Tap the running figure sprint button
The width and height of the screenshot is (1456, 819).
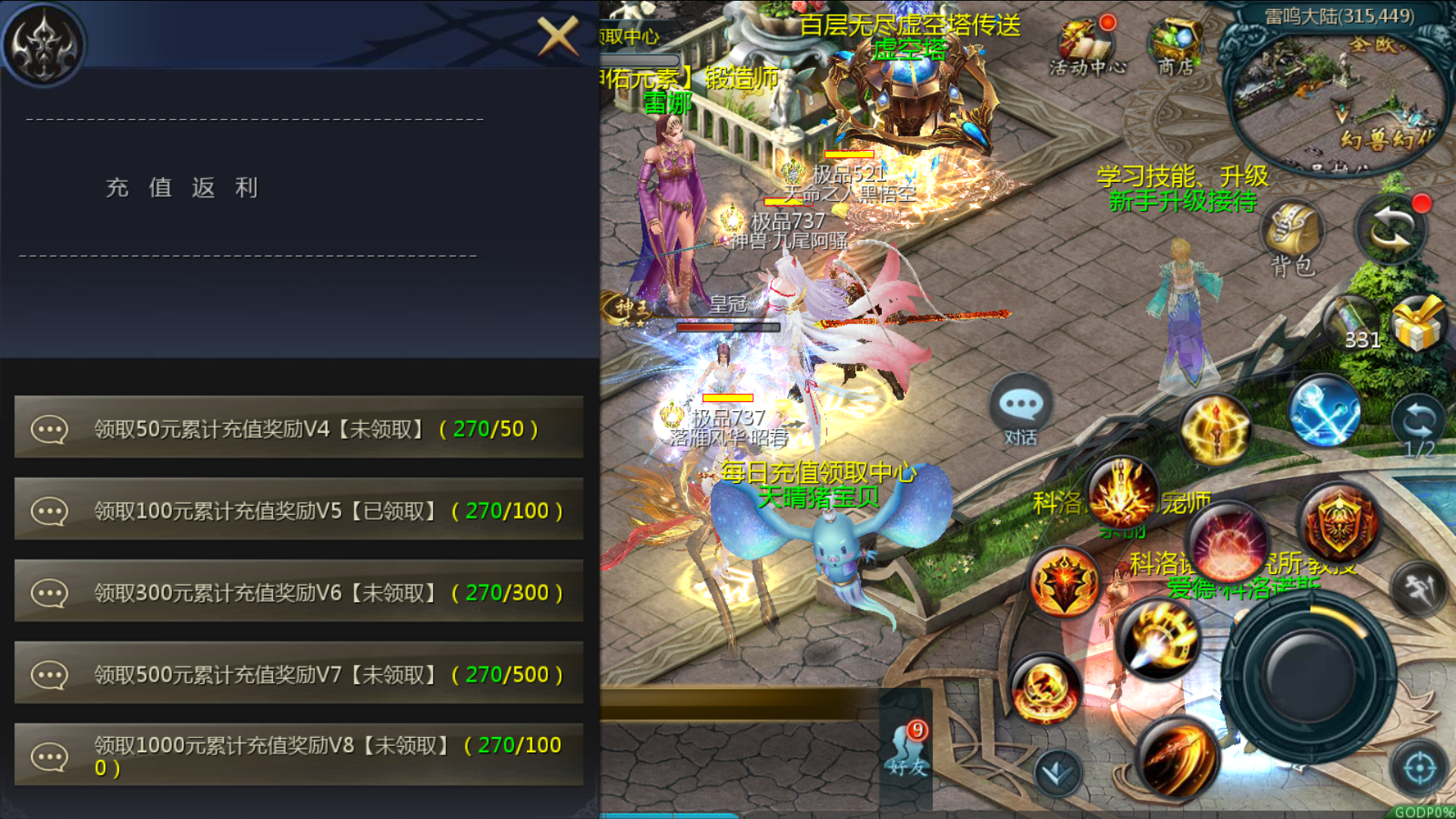tap(1419, 589)
